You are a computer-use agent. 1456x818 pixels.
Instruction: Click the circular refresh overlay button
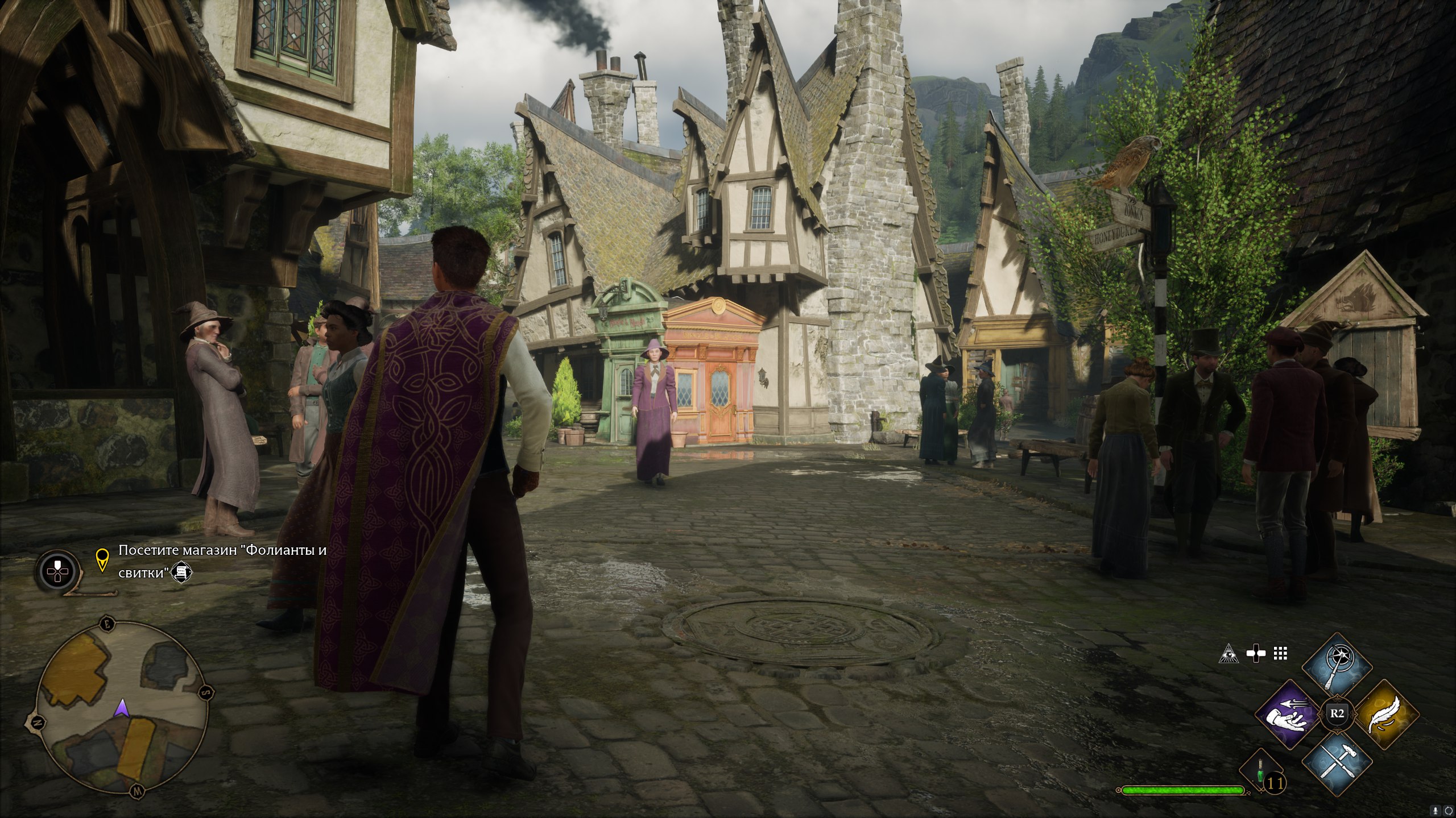tap(1448, 809)
